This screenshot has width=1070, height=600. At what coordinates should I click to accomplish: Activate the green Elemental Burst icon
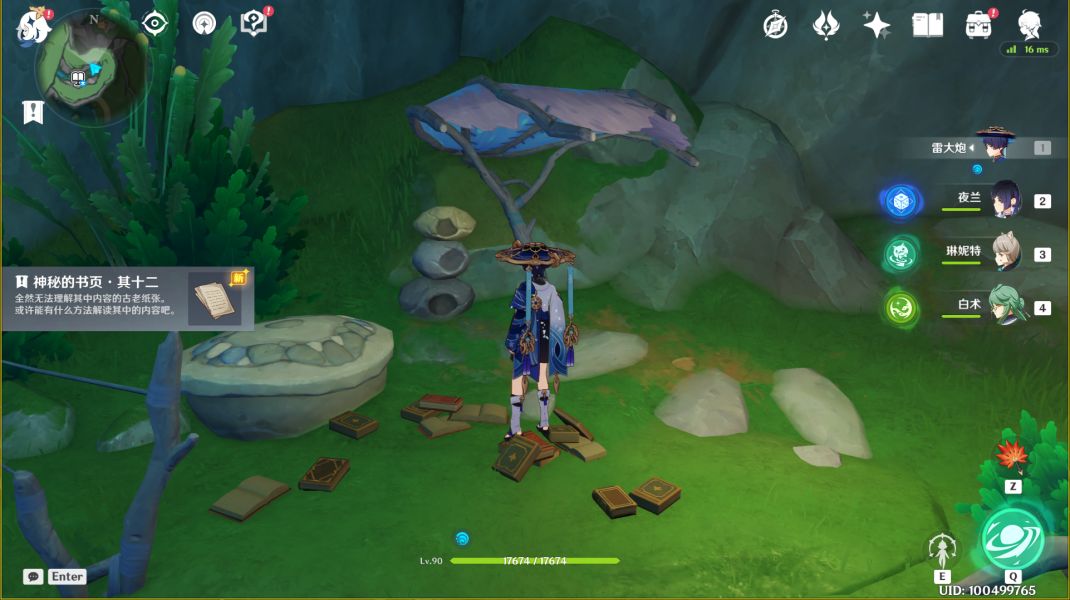coord(1012,538)
